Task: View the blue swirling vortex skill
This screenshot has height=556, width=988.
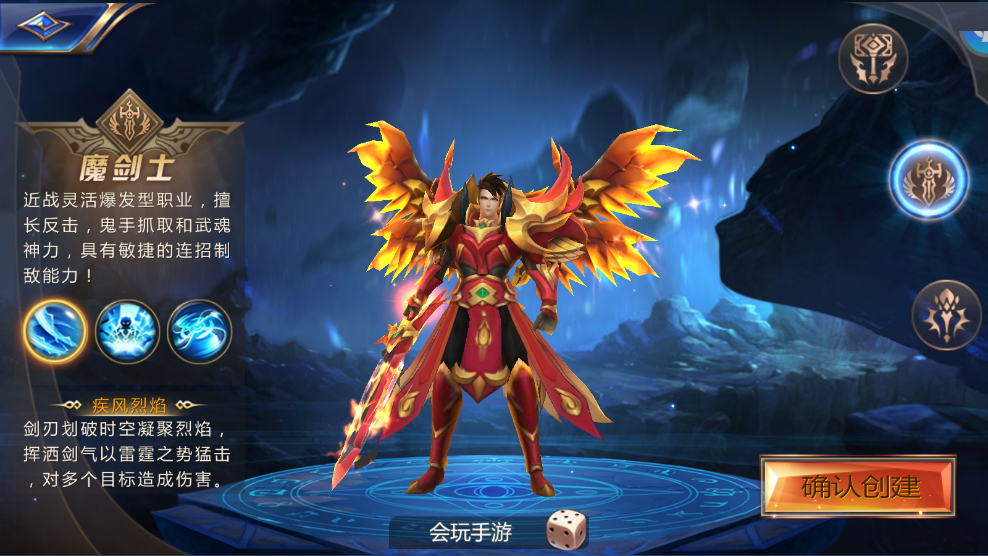Action: pos(199,332)
